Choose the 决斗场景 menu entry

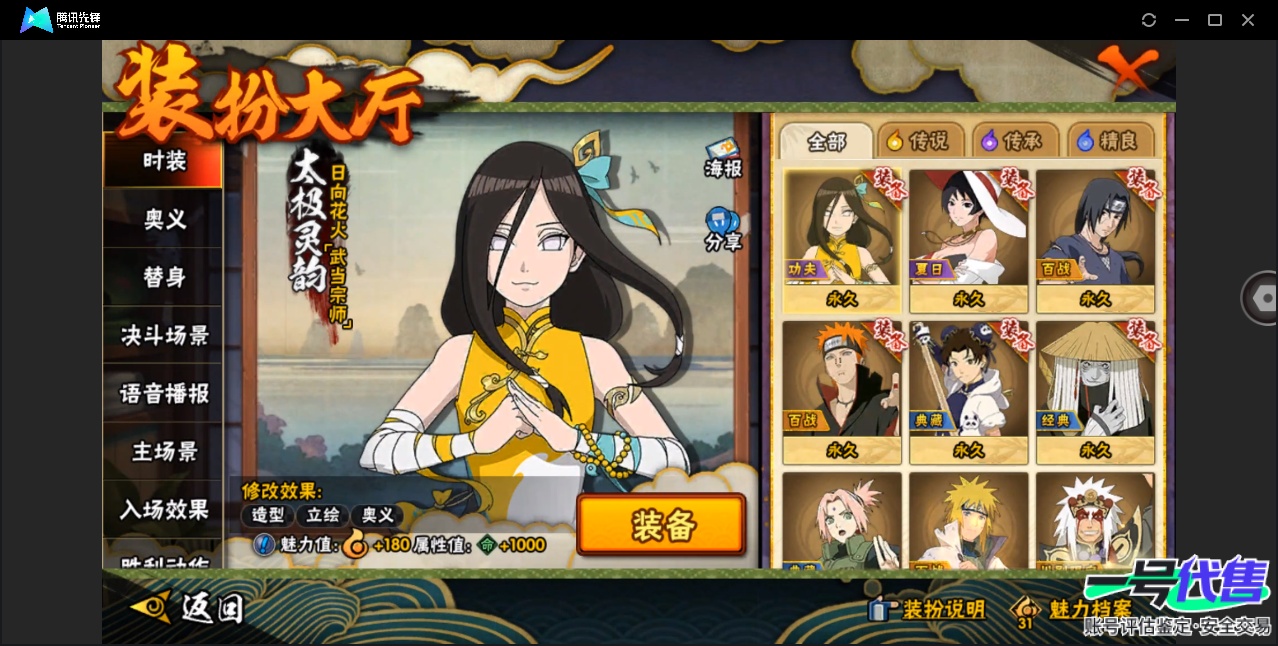point(164,335)
